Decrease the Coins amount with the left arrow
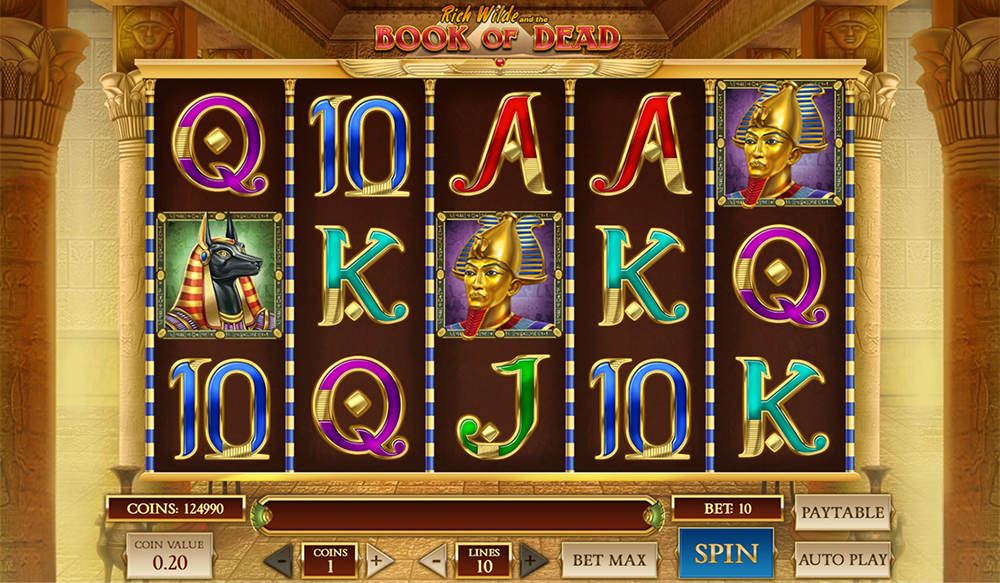The width and height of the screenshot is (1000, 583). tap(281, 560)
